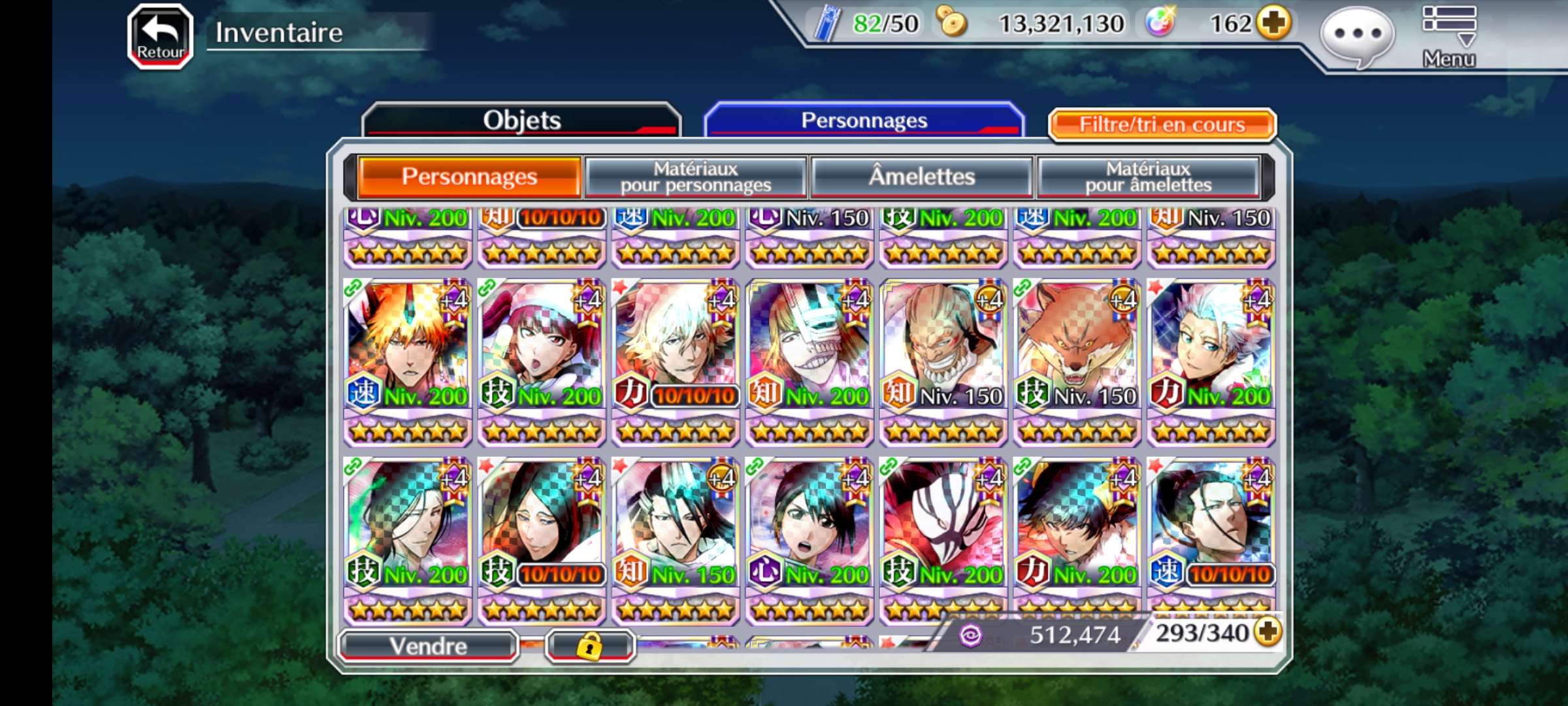Tap the Vendre sell button
The width and height of the screenshot is (1568, 706).
(x=429, y=646)
